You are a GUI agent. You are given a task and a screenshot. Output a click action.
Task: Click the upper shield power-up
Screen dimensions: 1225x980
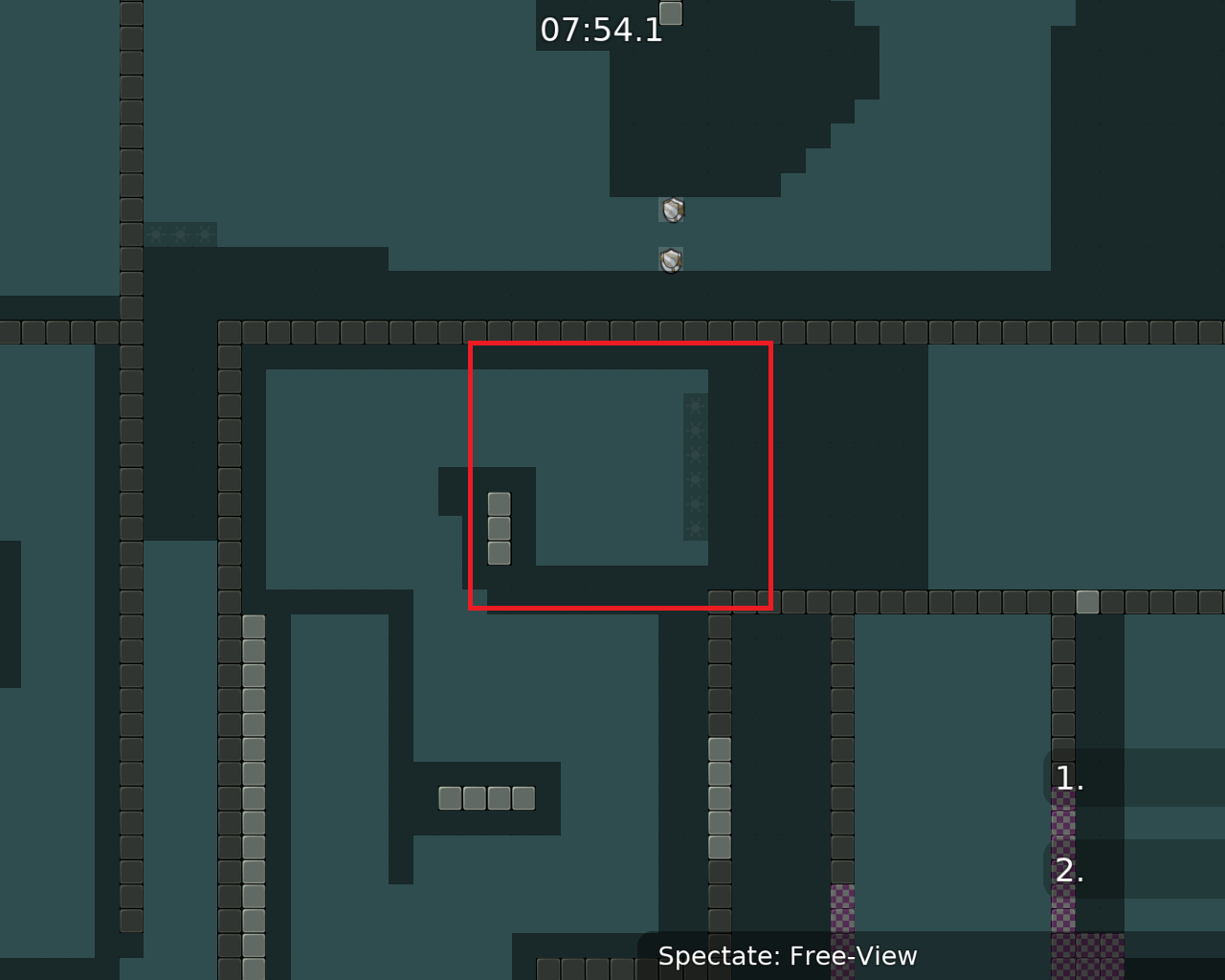coord(672,209)
